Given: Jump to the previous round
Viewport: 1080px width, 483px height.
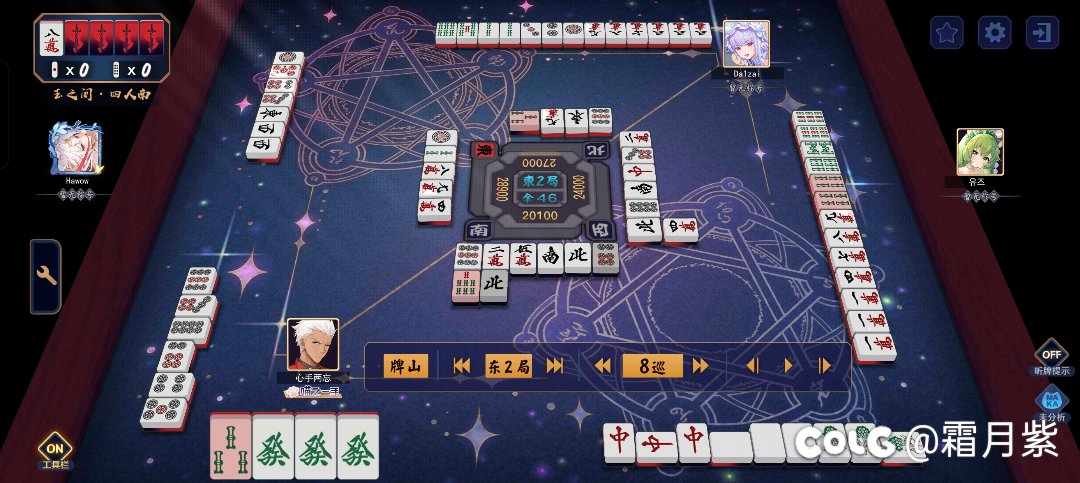Looking at the screenshot, I should click(x=461, y=367).
